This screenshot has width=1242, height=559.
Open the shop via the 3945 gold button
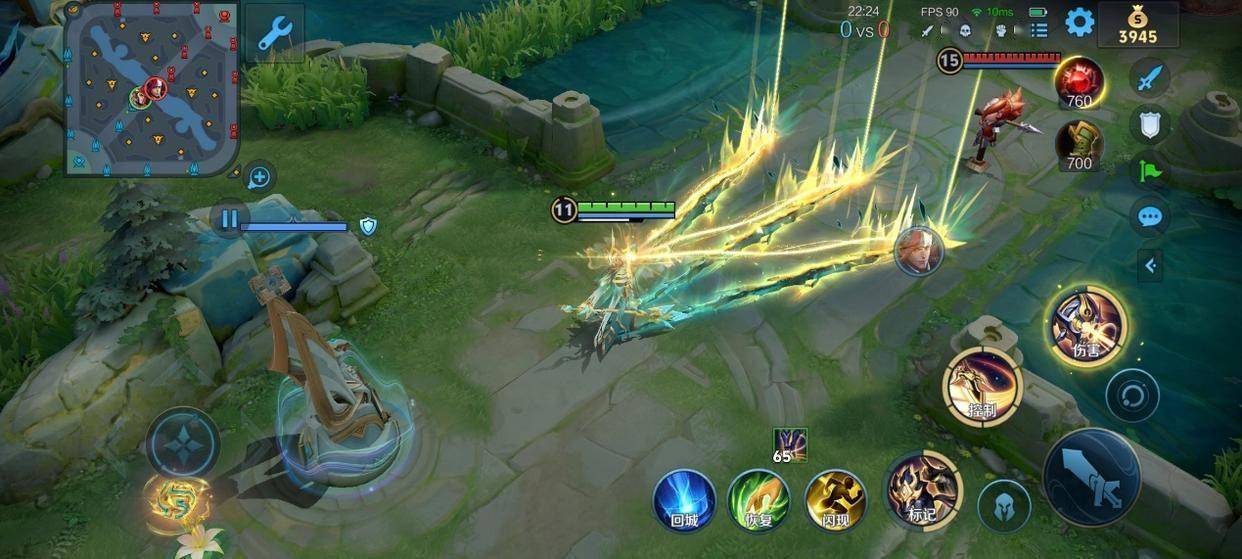coord(1137,25)
